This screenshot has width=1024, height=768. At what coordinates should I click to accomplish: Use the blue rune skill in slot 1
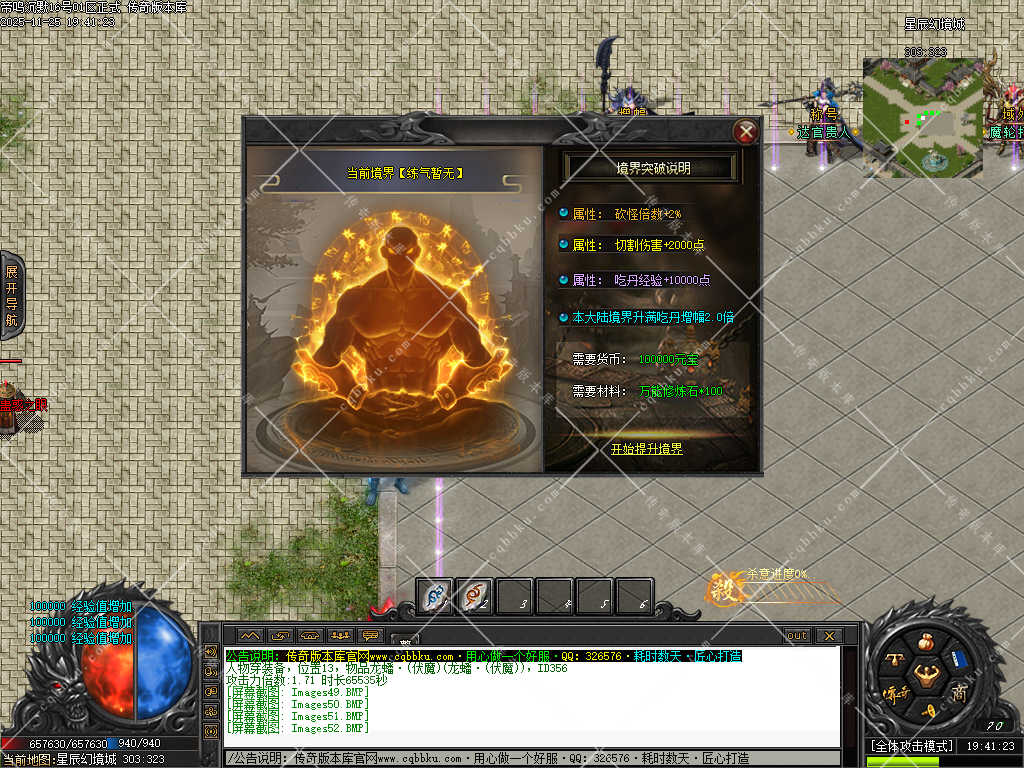434,596
